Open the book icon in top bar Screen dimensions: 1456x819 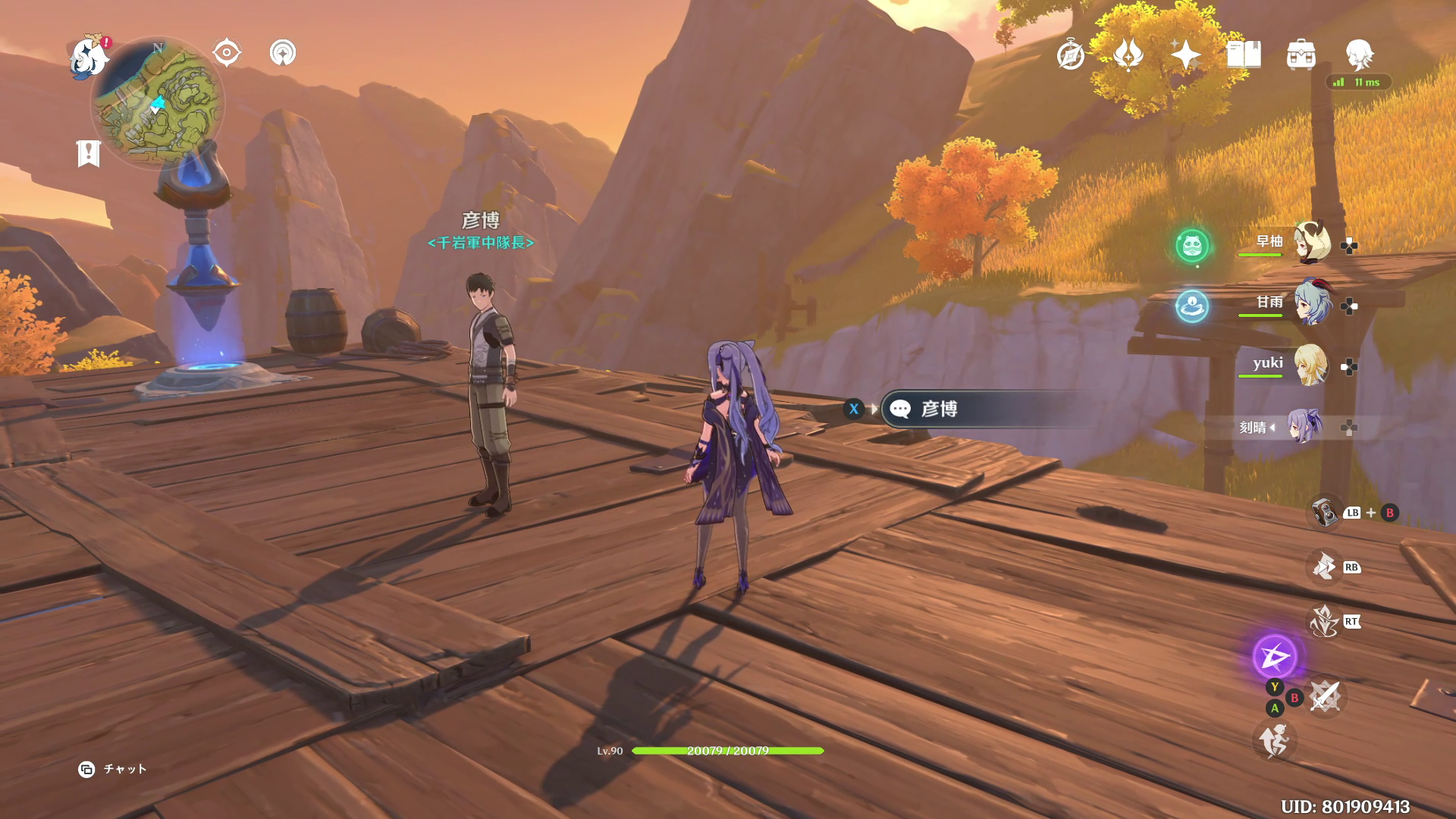coord(1244,55)
